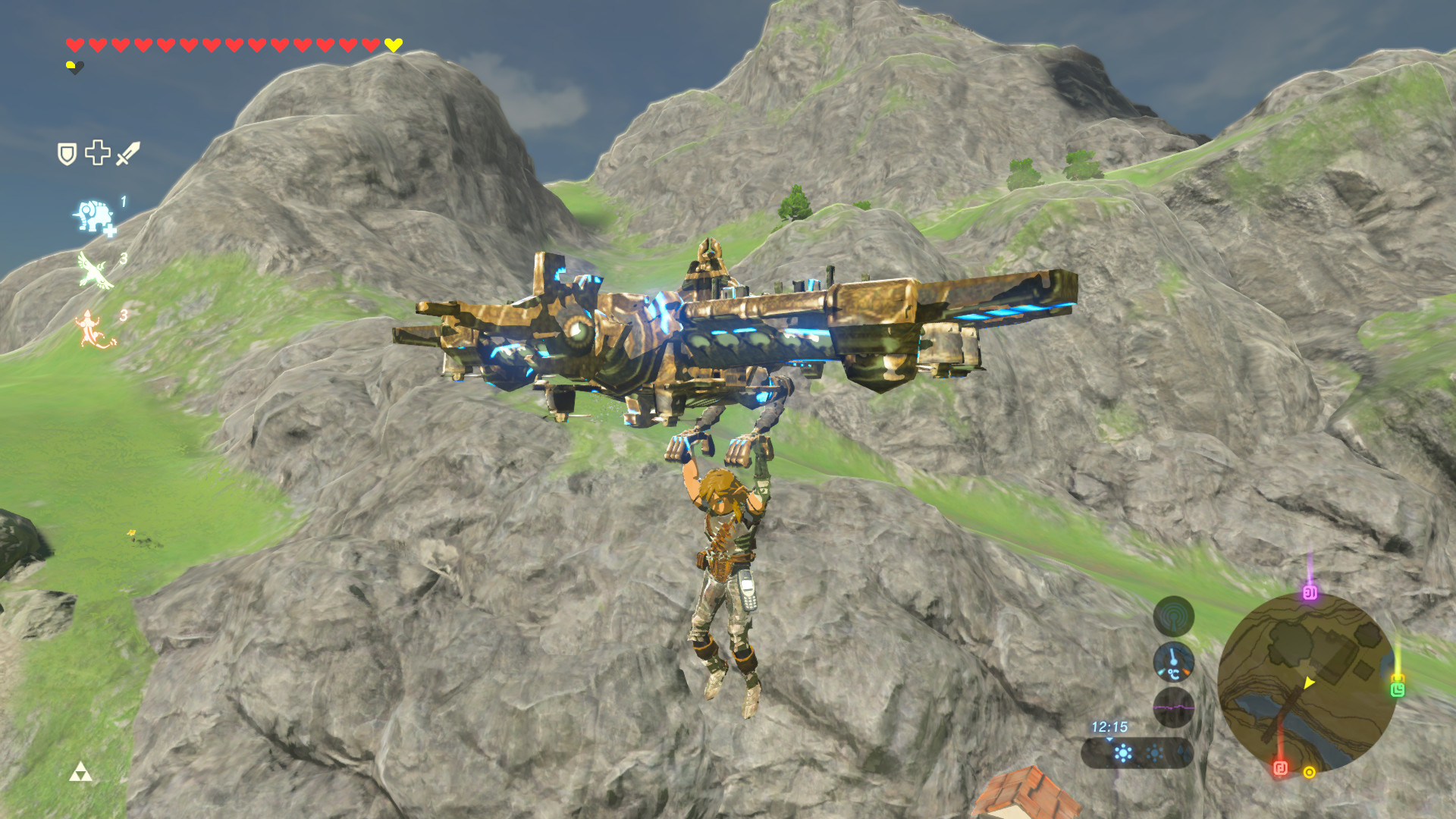Toggle the upcoming rain forecast icon
This screenshot has width=1456, height=819.
pyautogui.click(x=1180, y=752)
